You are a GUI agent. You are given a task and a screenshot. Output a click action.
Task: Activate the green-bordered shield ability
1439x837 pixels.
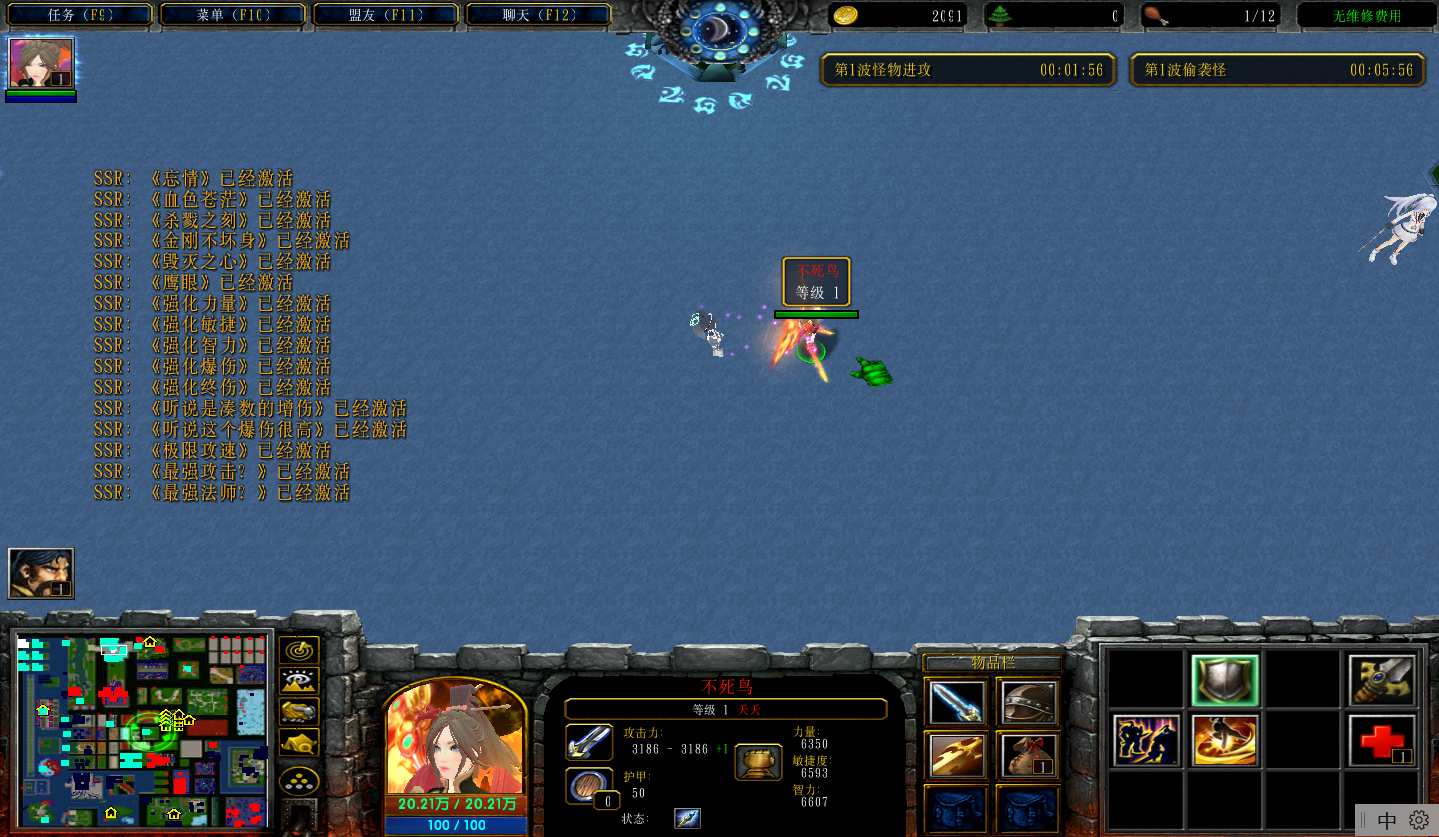point(1225,681)
